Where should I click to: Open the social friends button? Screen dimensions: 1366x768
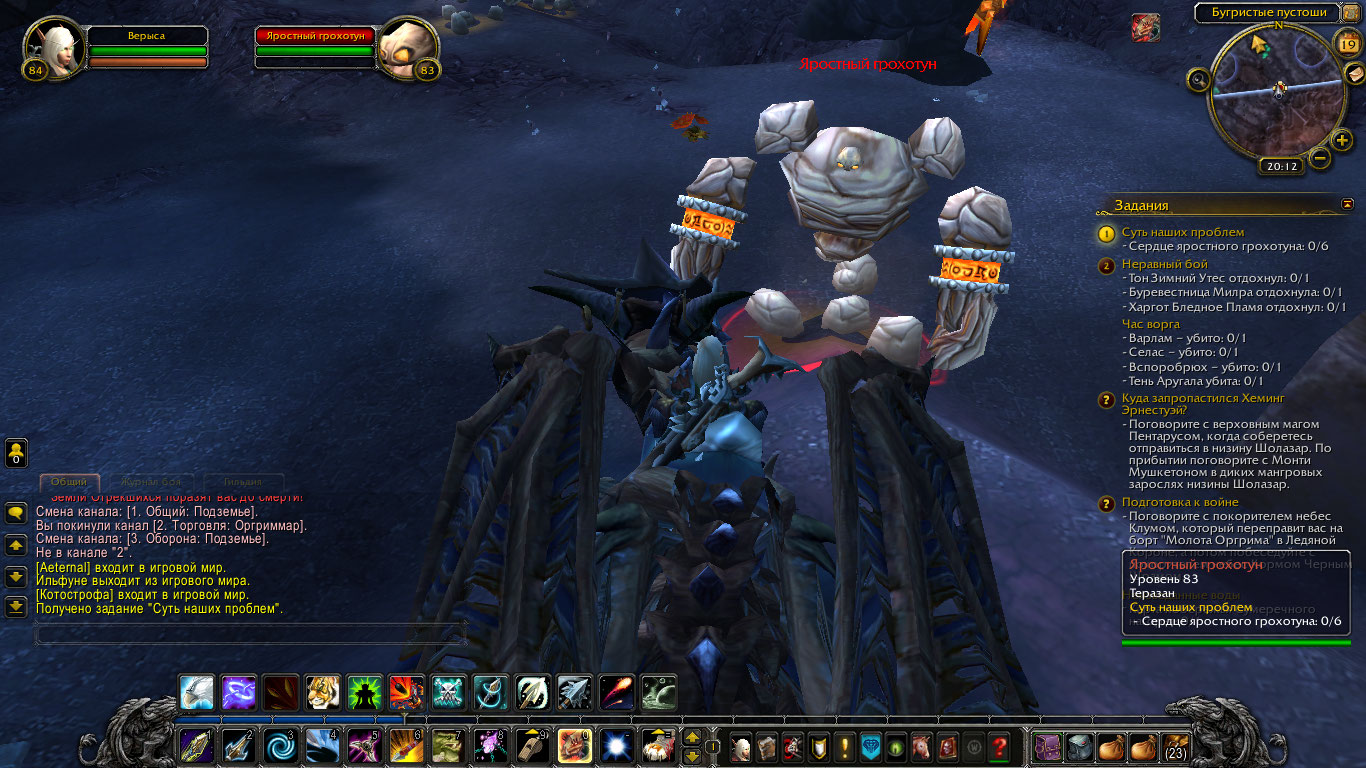(16, 453)
